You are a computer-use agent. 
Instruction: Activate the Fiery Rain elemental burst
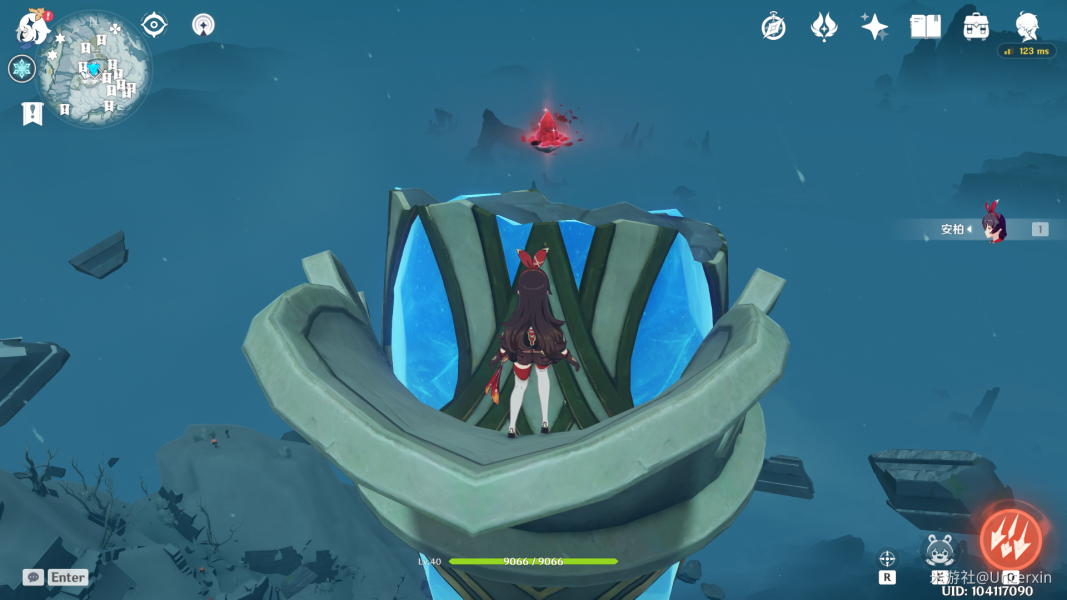click(x=1010, y=540)
